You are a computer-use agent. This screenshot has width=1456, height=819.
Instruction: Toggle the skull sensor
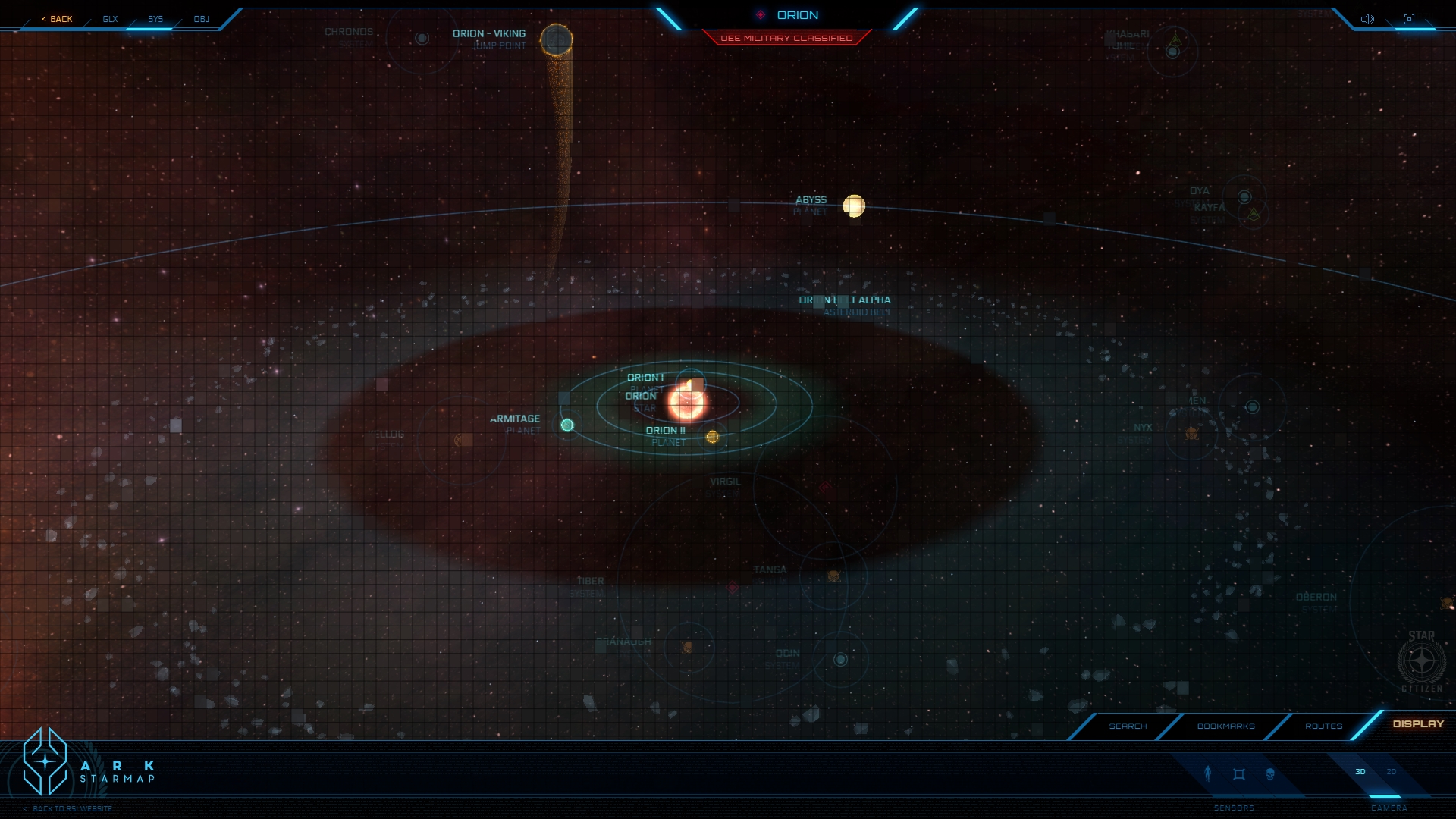click(1270, 774)
